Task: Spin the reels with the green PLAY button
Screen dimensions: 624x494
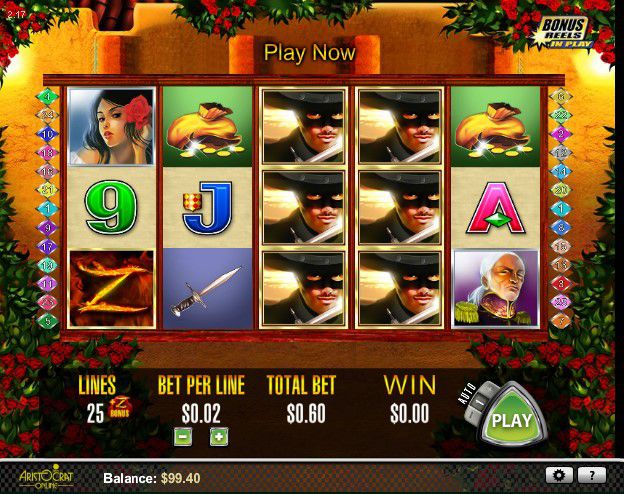Action: (512, 420)
